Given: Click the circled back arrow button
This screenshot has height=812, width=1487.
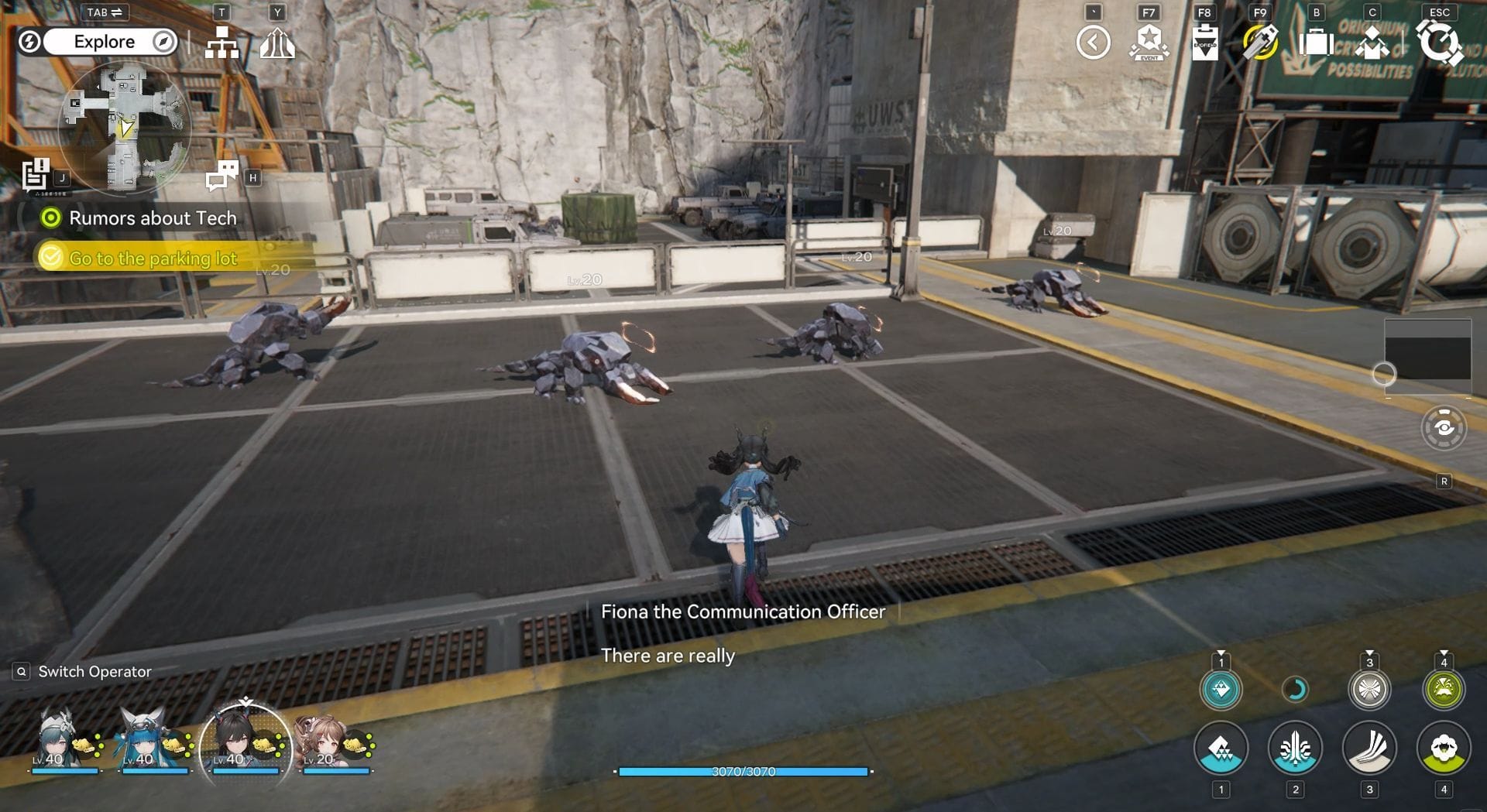Looking at the screenshot, I should click(x=1093, y=43).
